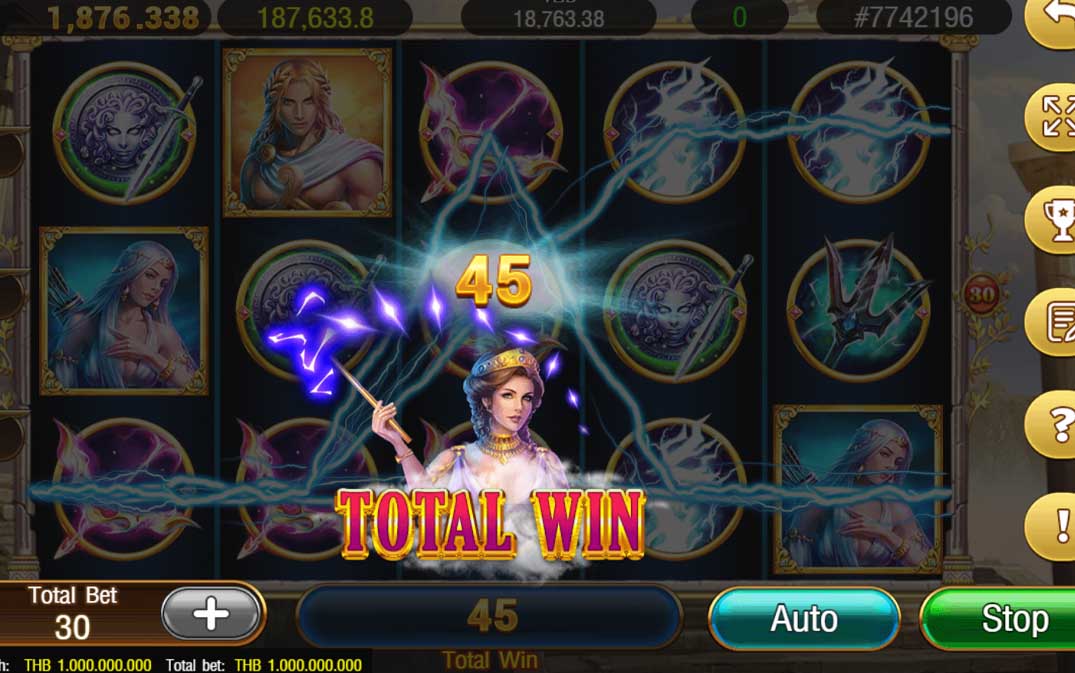Show help with the question mark button
1075x673 pixels.
[x=1056, y=424]
